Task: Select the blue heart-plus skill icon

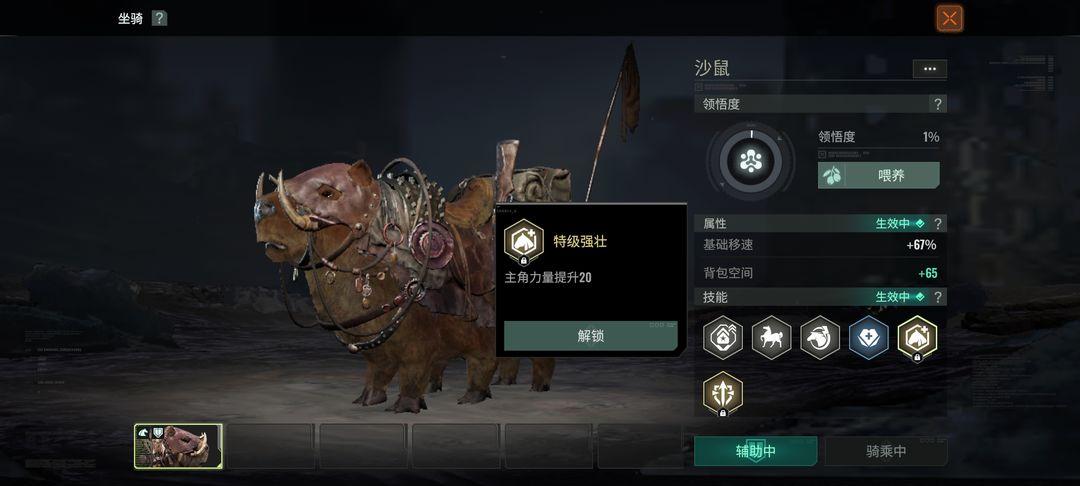Action: tap(869, 337)
